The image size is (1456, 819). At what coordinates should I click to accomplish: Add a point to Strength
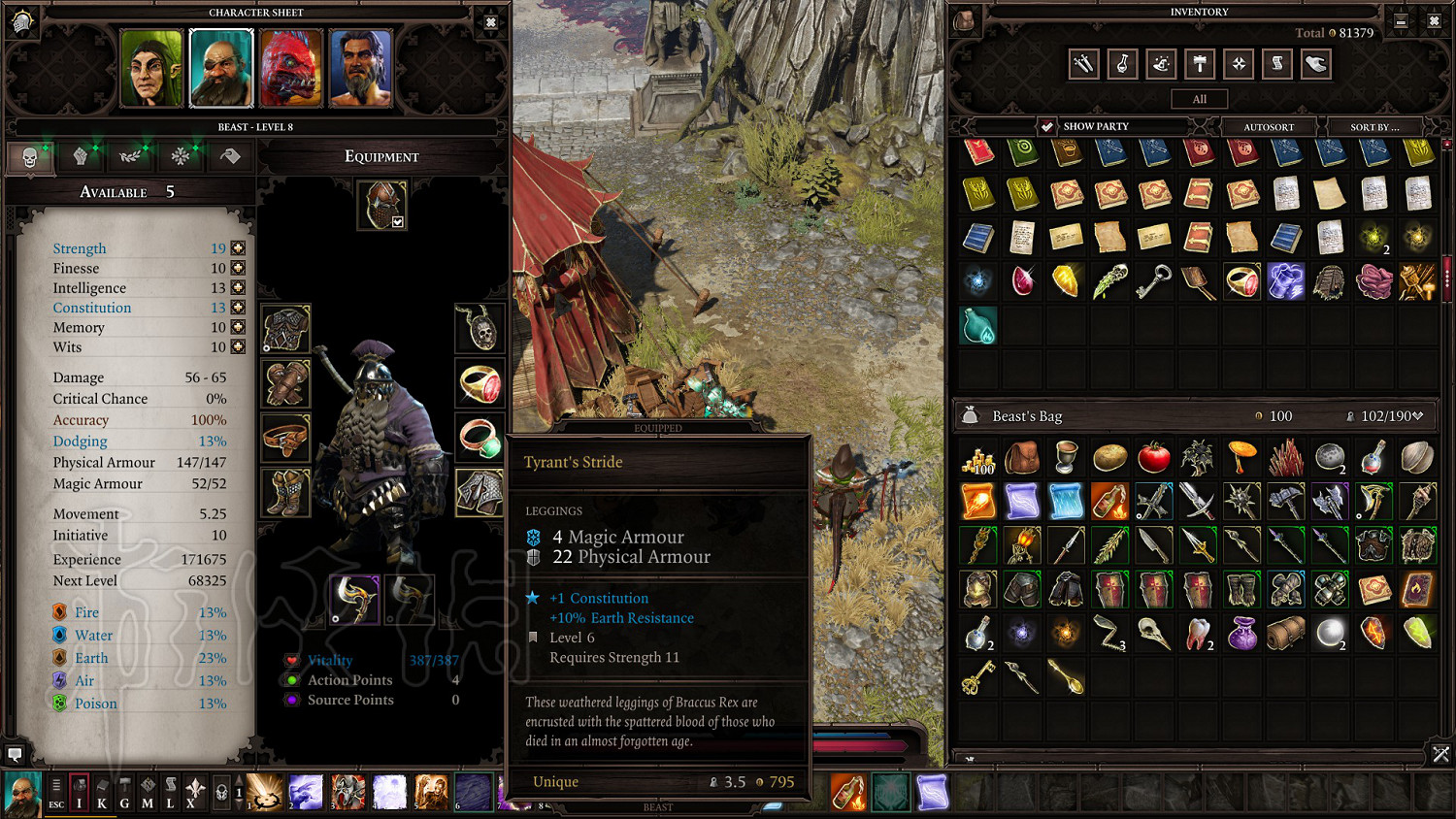[238, 248]
